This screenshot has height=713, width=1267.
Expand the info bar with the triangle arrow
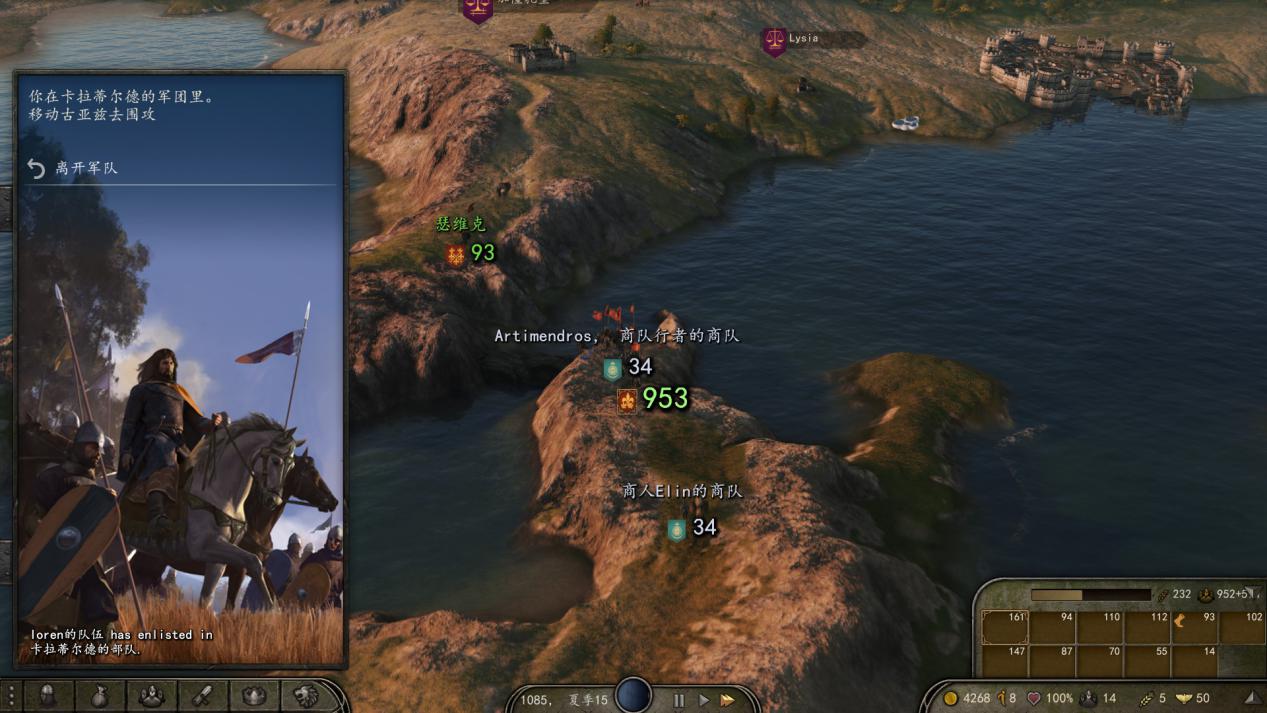(1251, 698)
